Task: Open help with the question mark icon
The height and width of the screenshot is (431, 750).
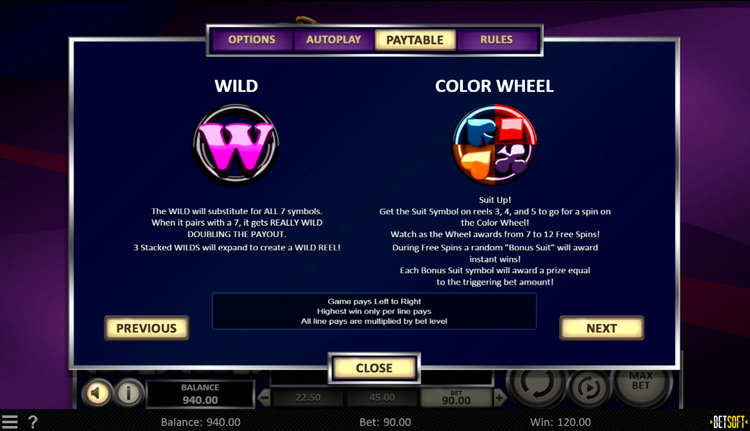Action: coord(33,422)
